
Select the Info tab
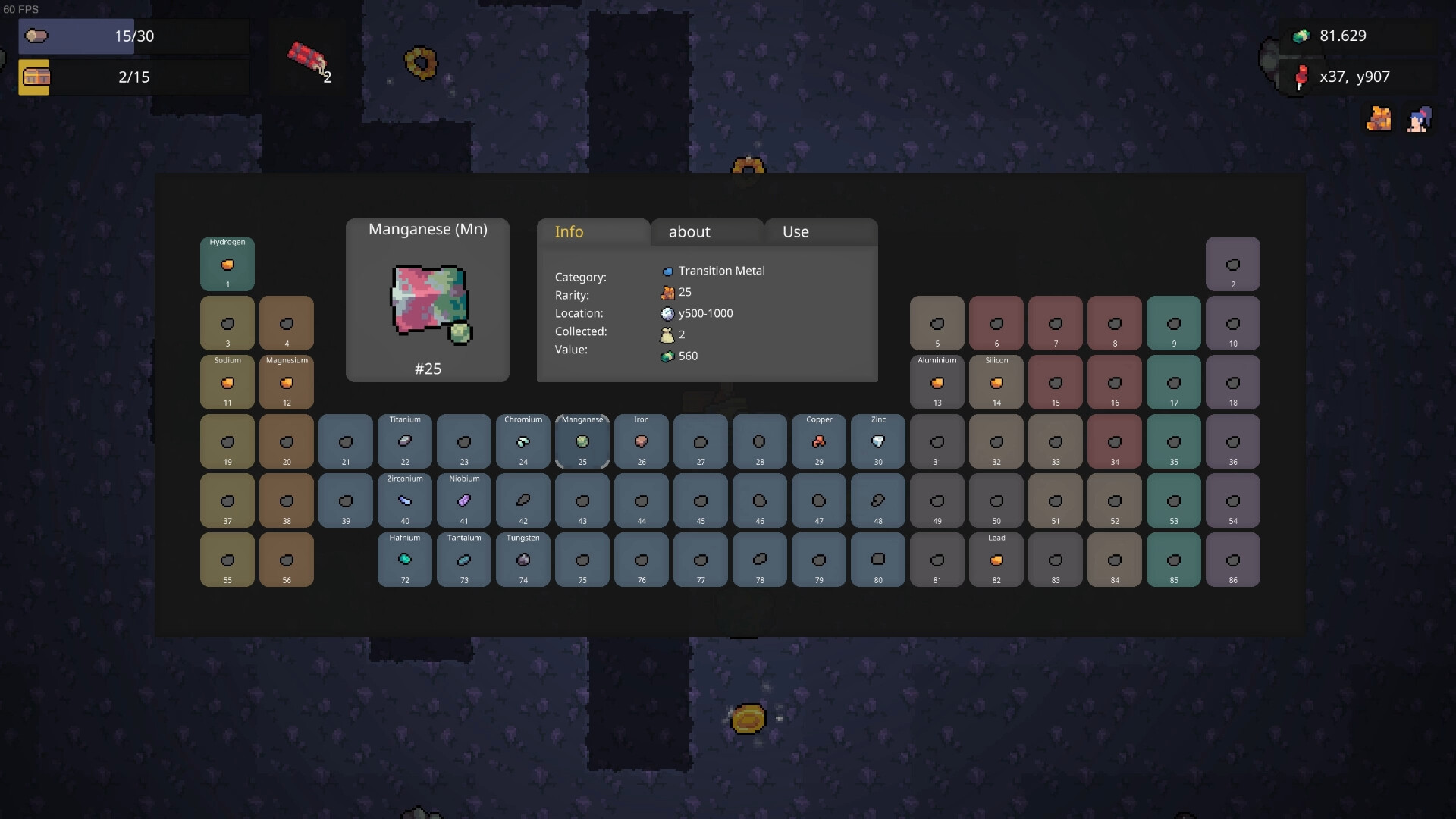(x=592, y=232)
